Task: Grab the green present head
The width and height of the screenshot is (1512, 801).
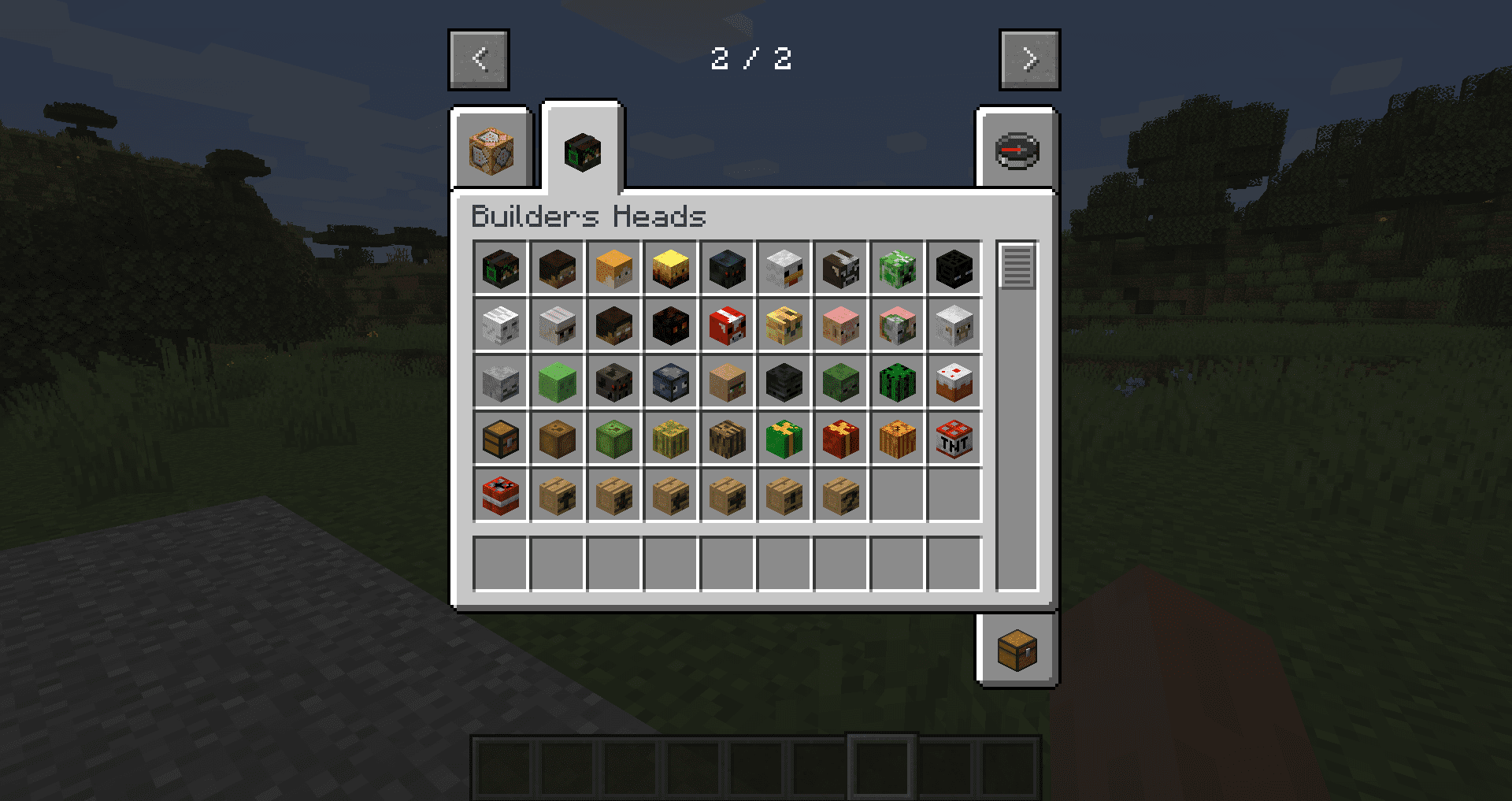Action: (784, 439)
